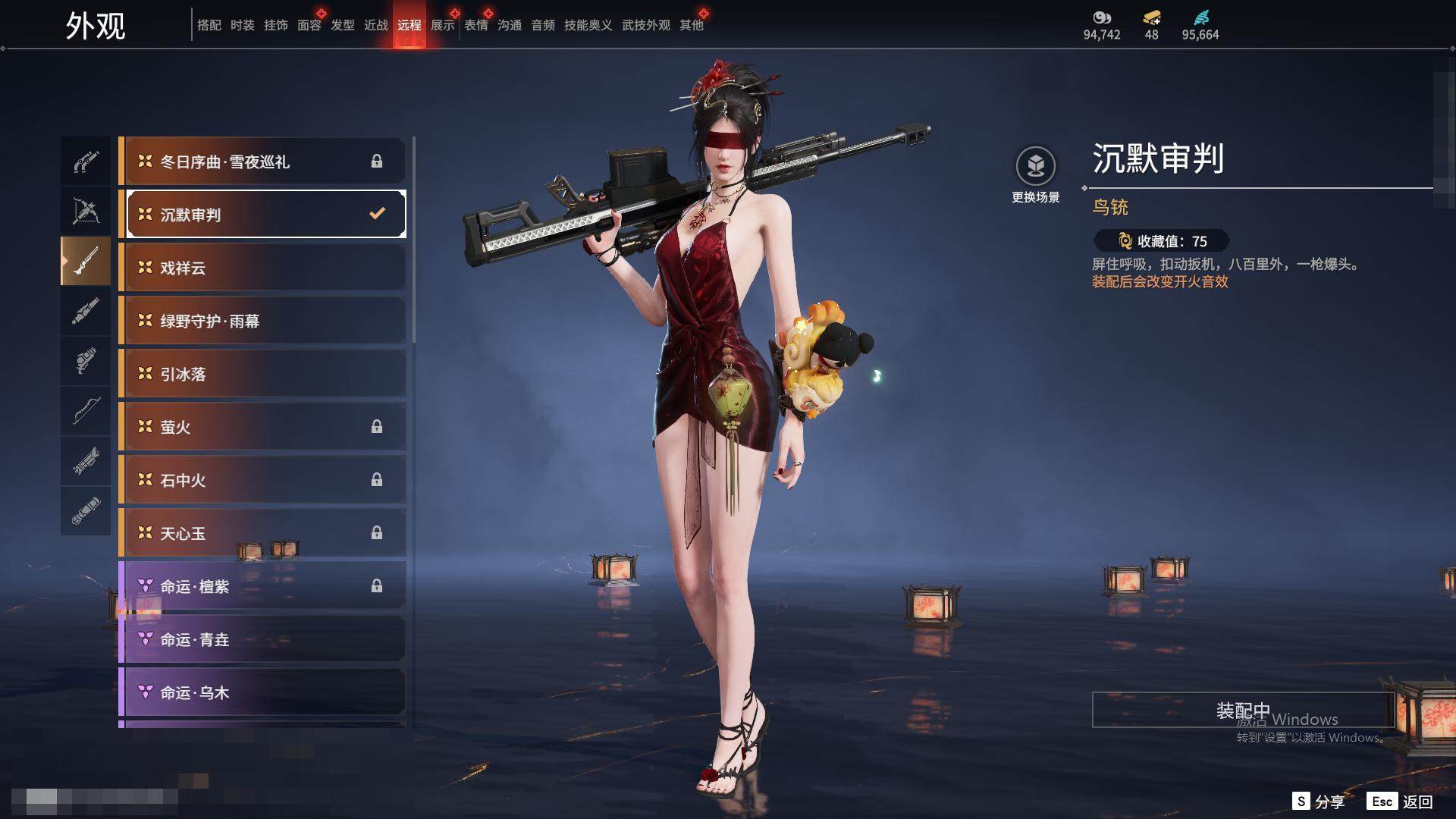The height and width of the screenshot is (819, 1456).
Task: Click the 装配中 equip button
Action: [x=1242, y=710]
